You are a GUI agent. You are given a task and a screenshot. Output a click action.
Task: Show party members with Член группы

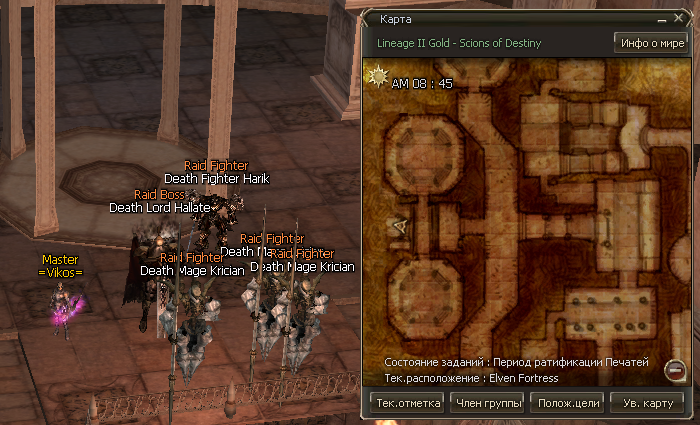(x=488, y=403)
